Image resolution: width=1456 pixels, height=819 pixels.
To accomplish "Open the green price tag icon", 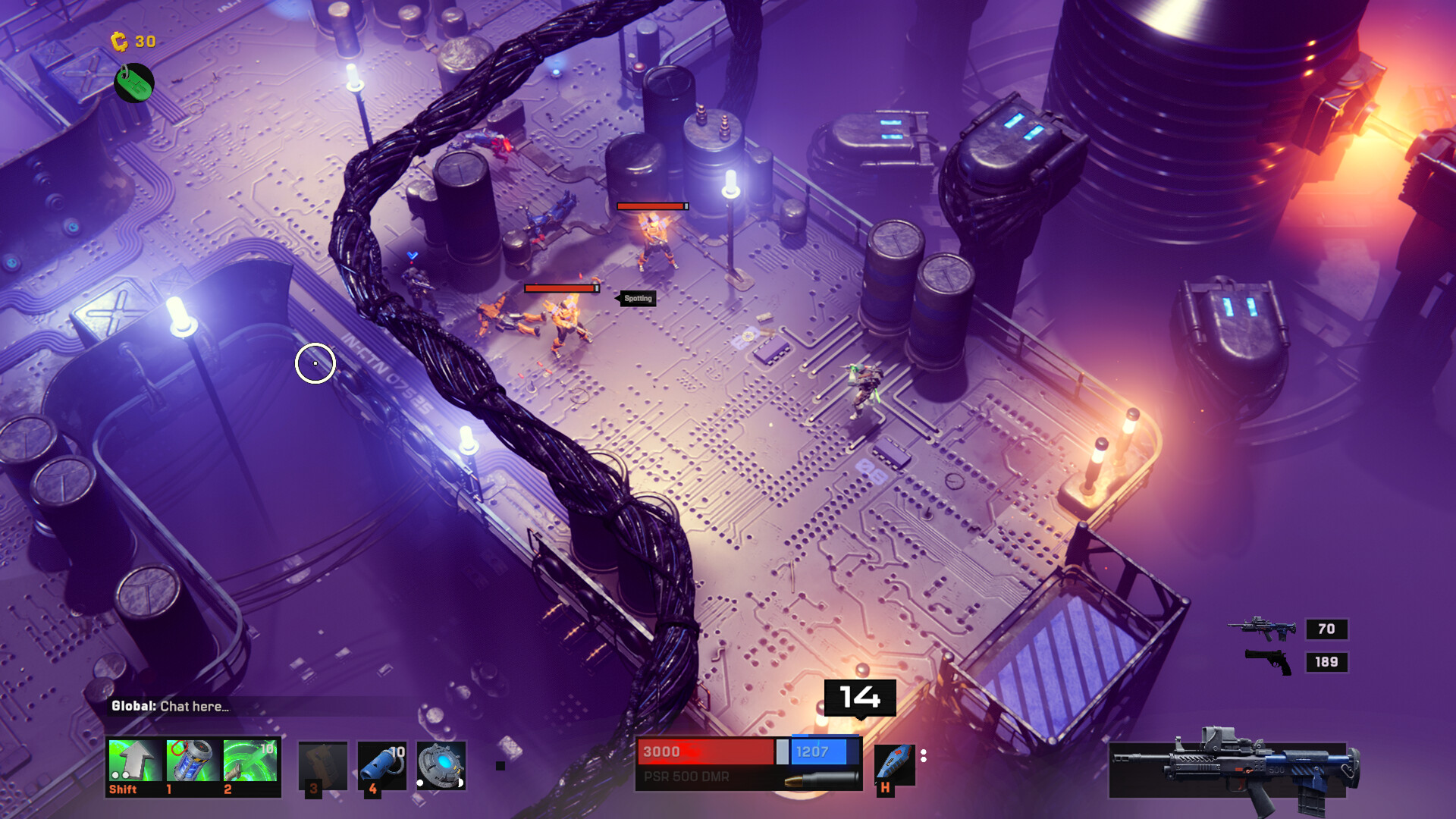I will [x=134, y=83].
